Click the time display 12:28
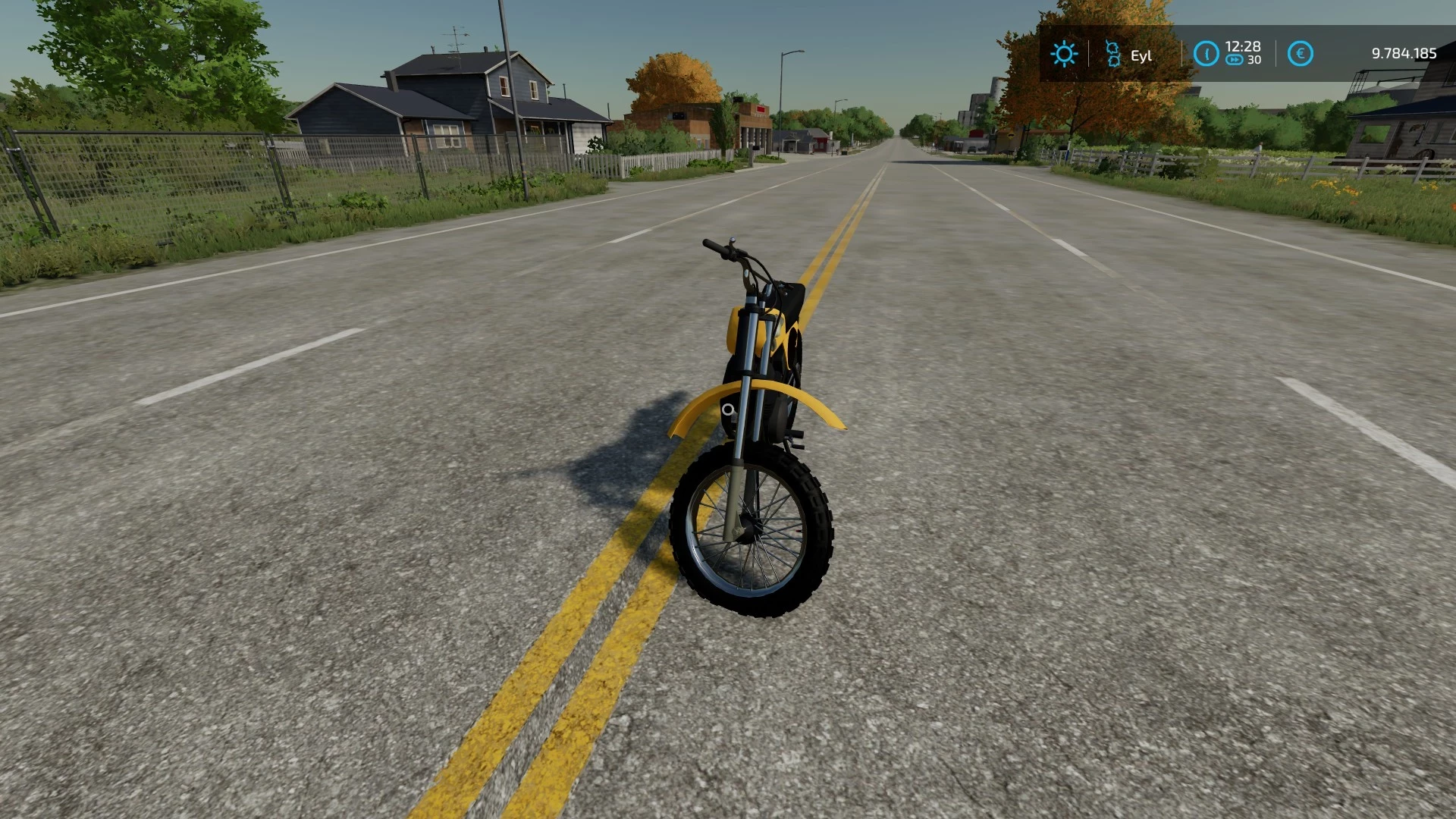 [1242, 46]
